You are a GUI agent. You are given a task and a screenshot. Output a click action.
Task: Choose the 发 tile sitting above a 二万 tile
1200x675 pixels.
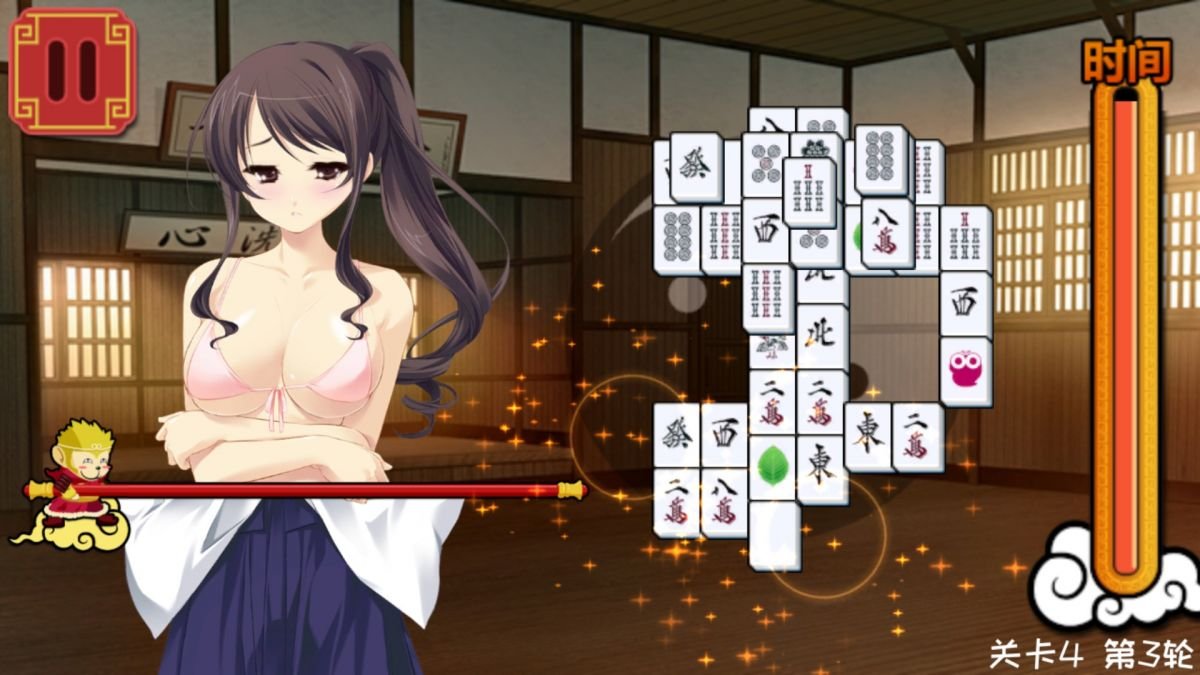point(677,435)
